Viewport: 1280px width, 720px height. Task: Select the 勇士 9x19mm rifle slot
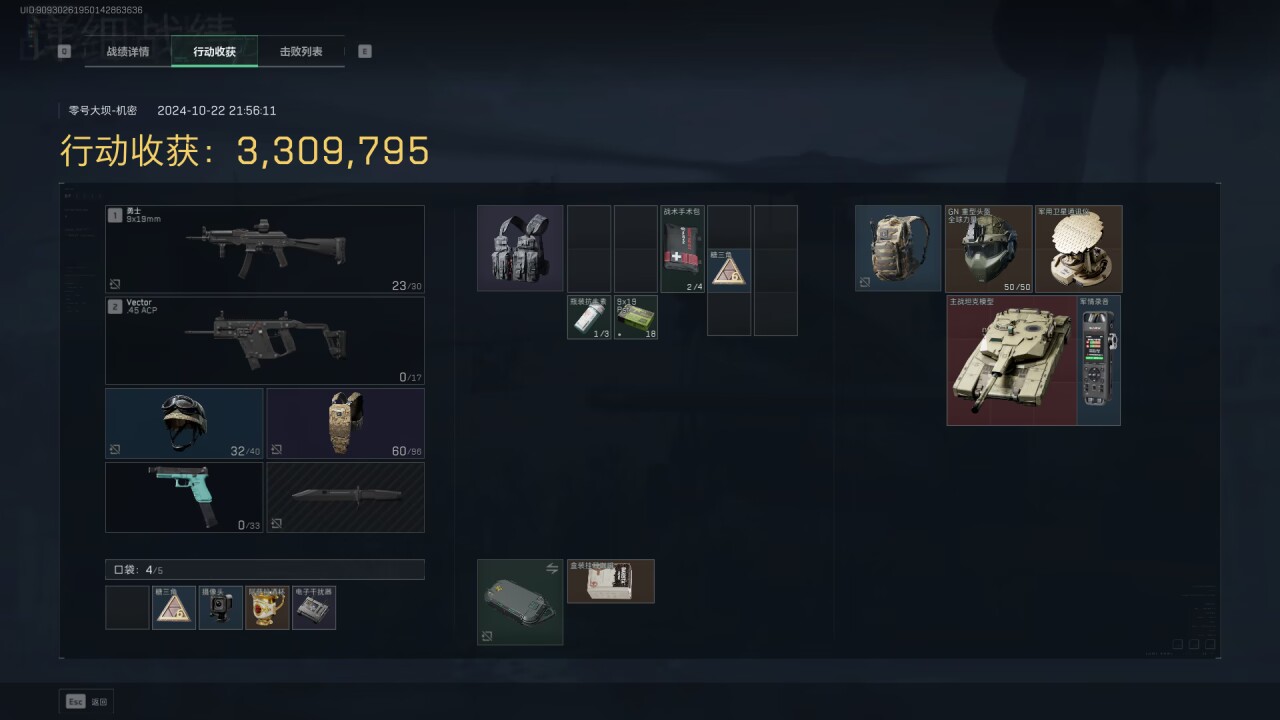[x=265, y=249]
